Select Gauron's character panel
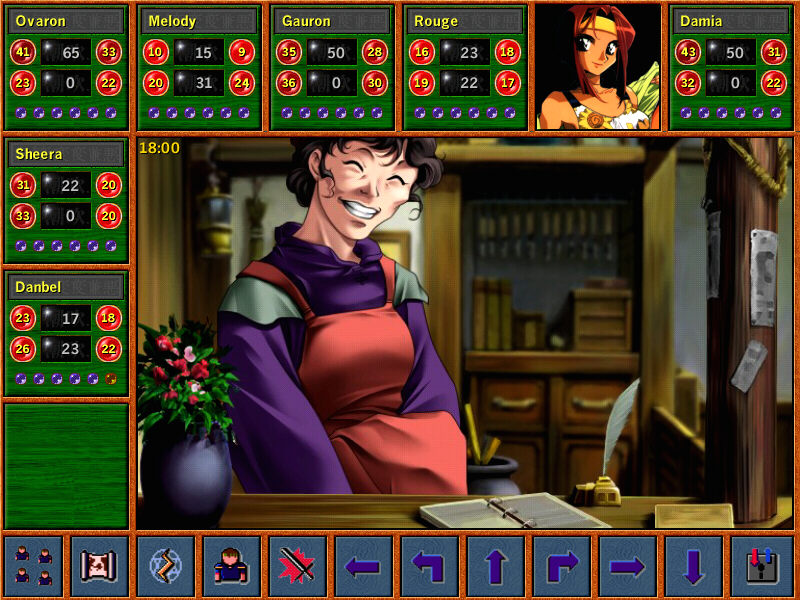This screenshot has width=800, height=600. (333, 67)
